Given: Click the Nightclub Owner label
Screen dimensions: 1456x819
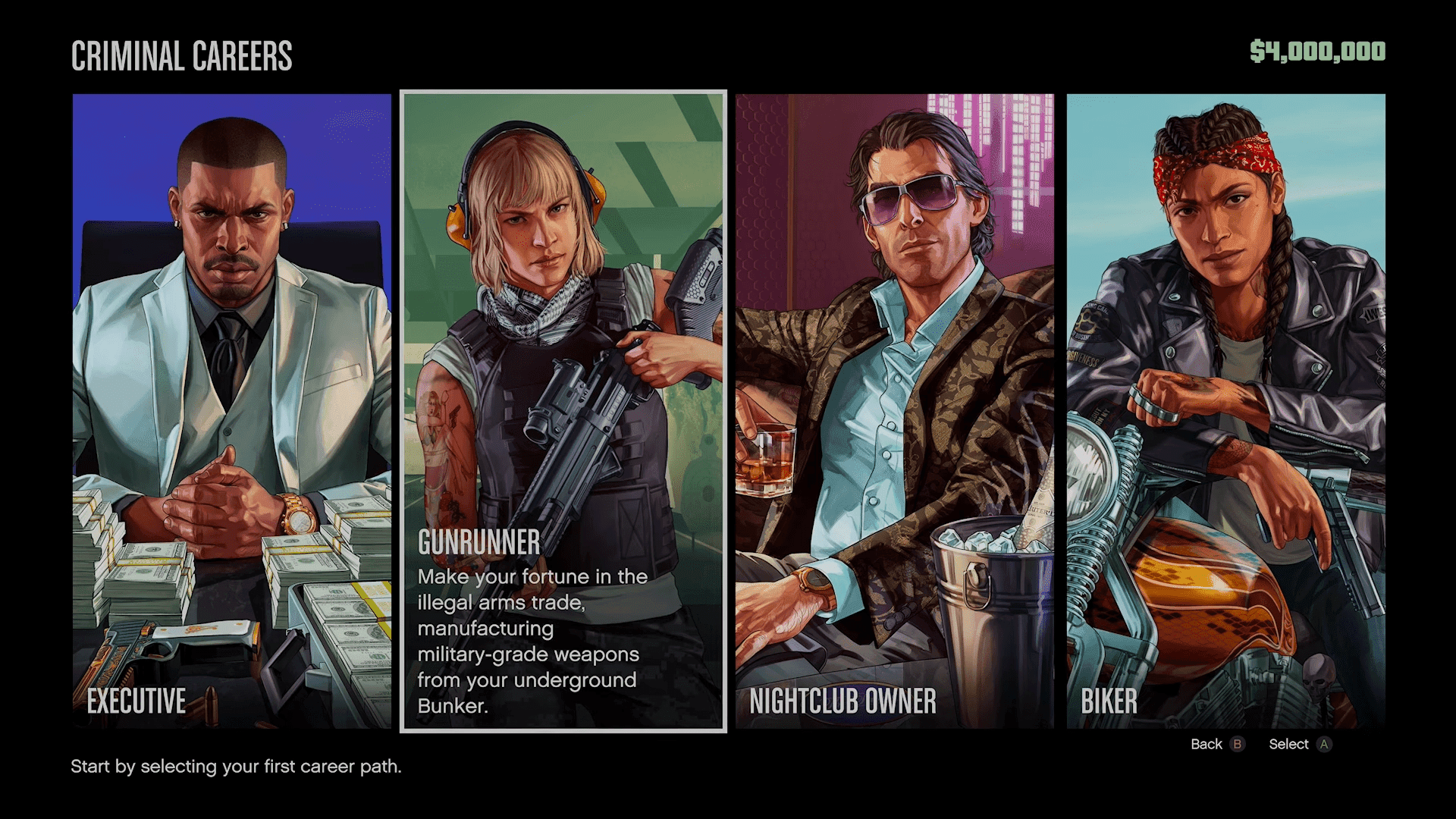Looking at the screenshot, I should tap(842, 701).
